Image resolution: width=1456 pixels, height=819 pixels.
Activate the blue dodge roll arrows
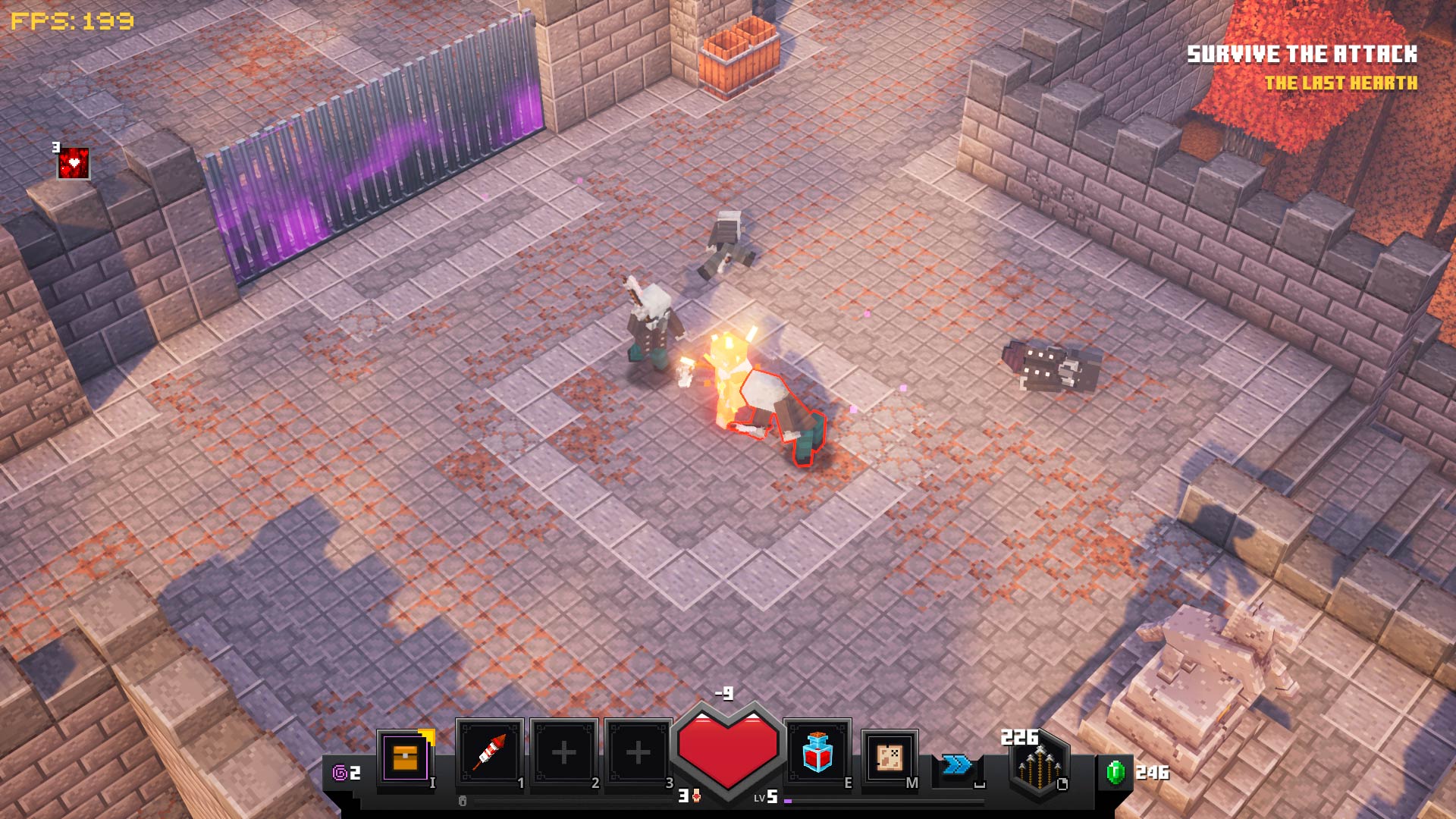[957, 764]
